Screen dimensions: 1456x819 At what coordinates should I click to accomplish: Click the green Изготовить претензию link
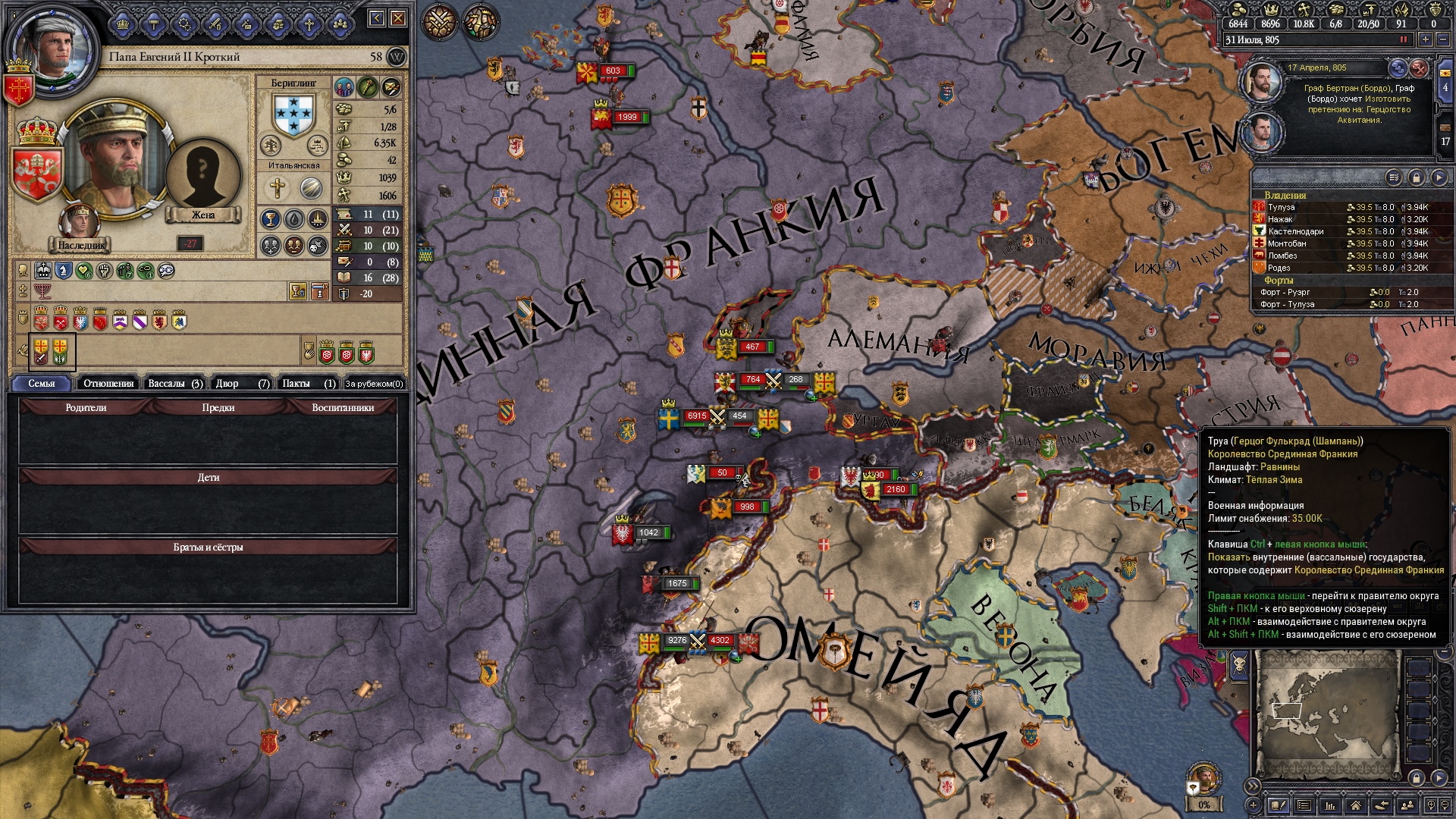[x=1387, y=99]
